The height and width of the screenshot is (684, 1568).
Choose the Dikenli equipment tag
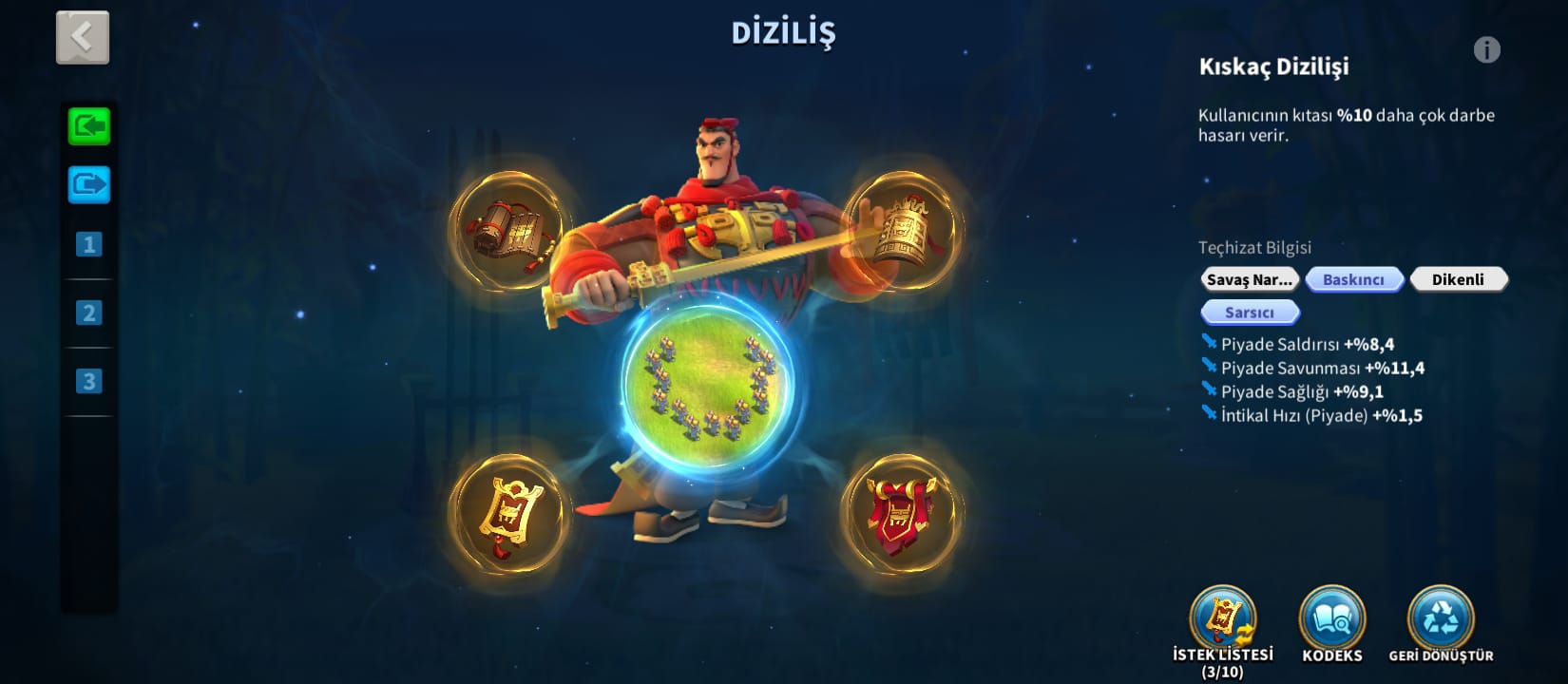[1458, 279]
